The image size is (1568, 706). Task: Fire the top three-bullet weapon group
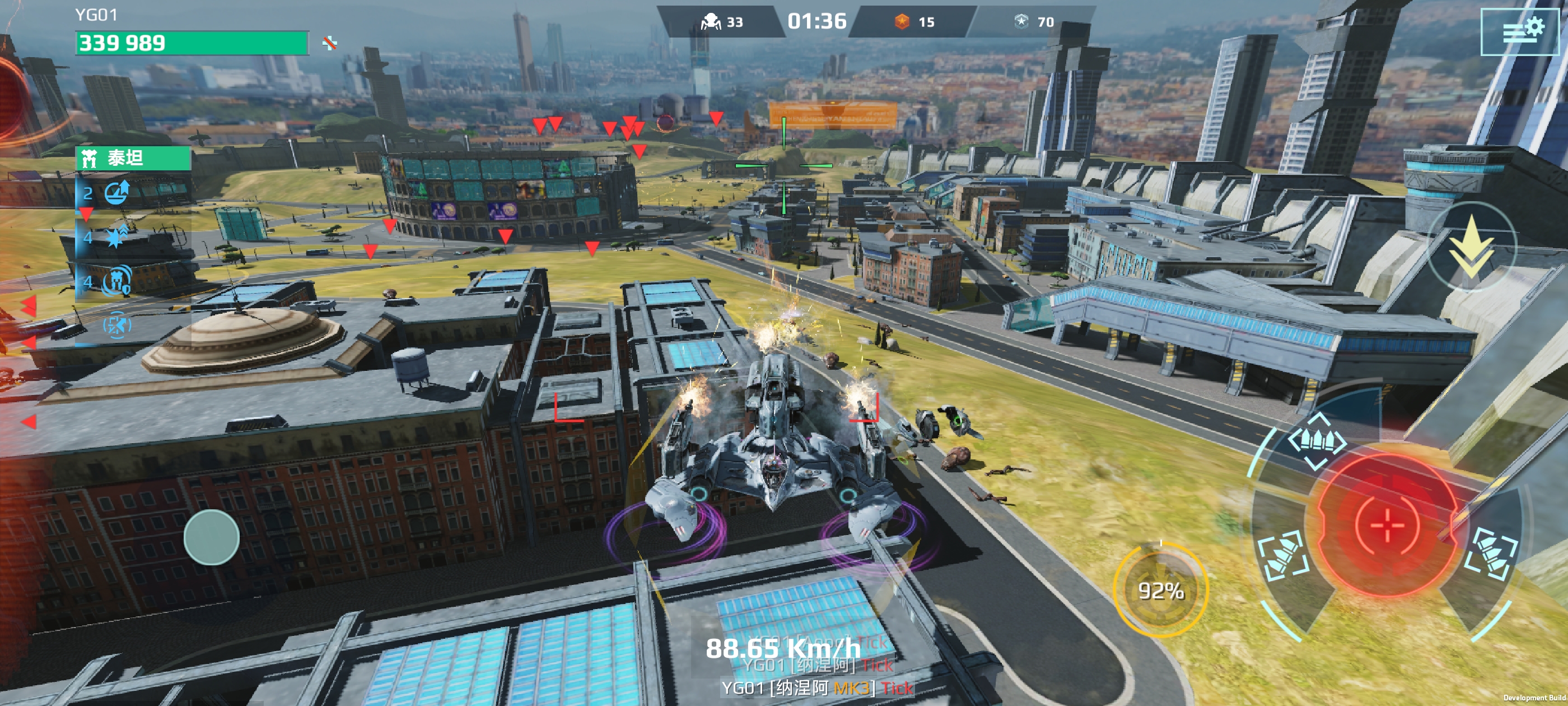pos(1317,441)
